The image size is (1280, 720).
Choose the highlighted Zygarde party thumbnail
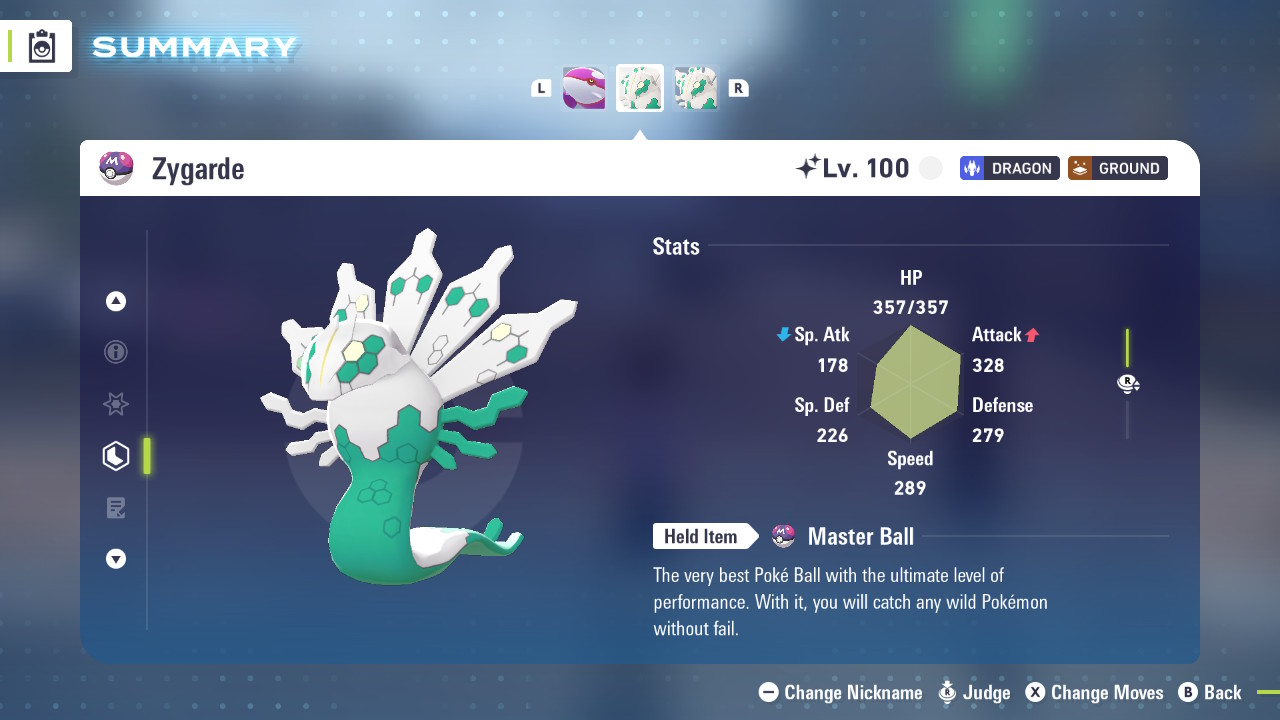(x=640, y=88)
